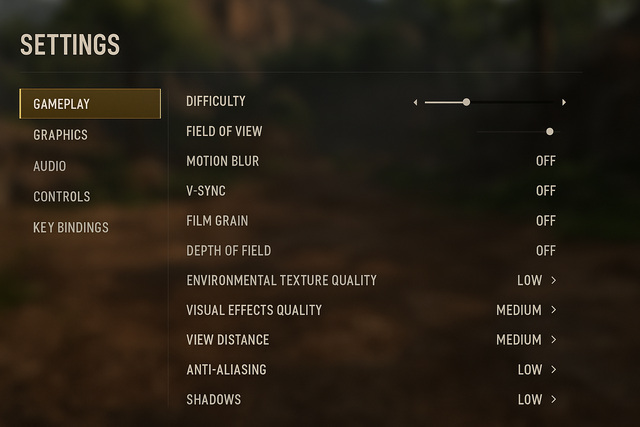Click the Difficulty slider's left arrow

[x=416, y=102]
